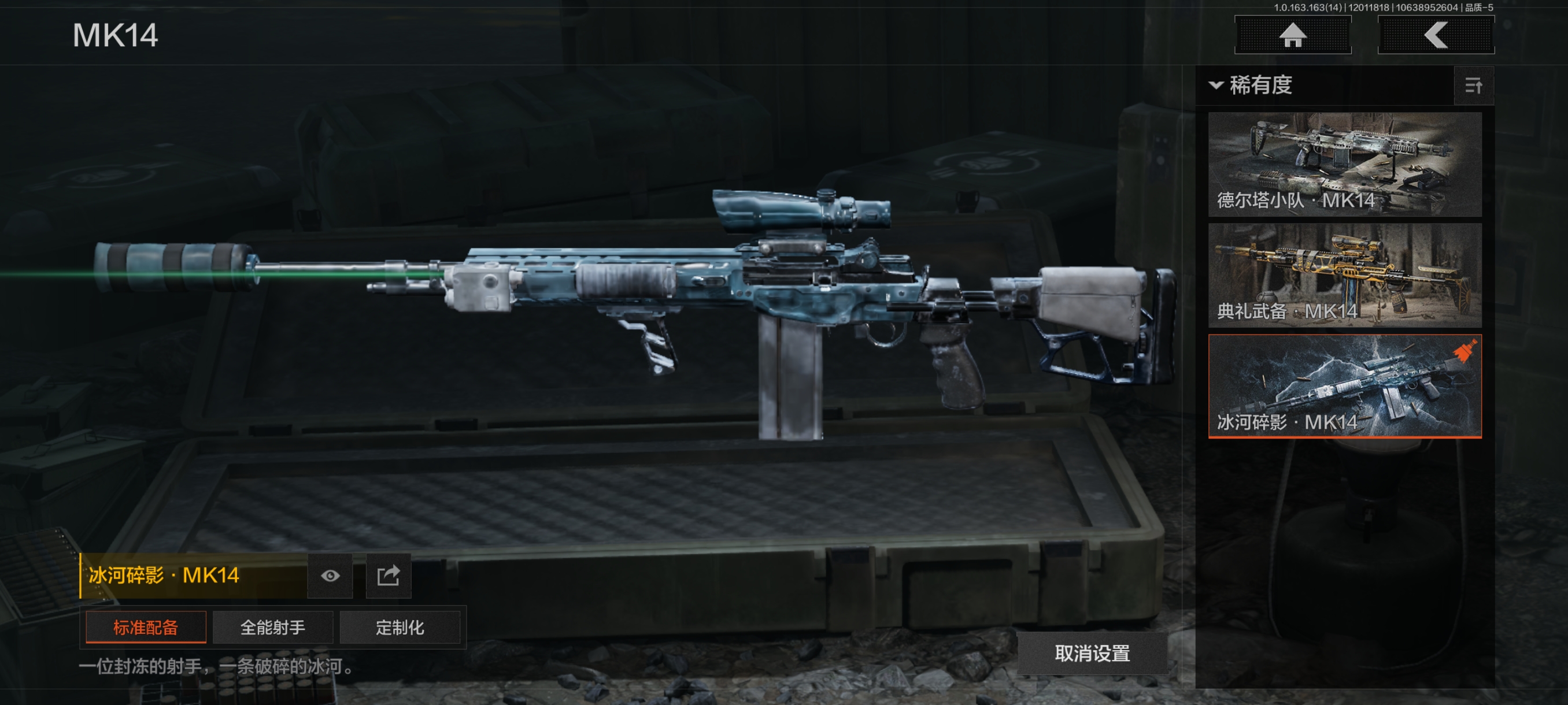Open the 定制化 tab

coord(400,627)
